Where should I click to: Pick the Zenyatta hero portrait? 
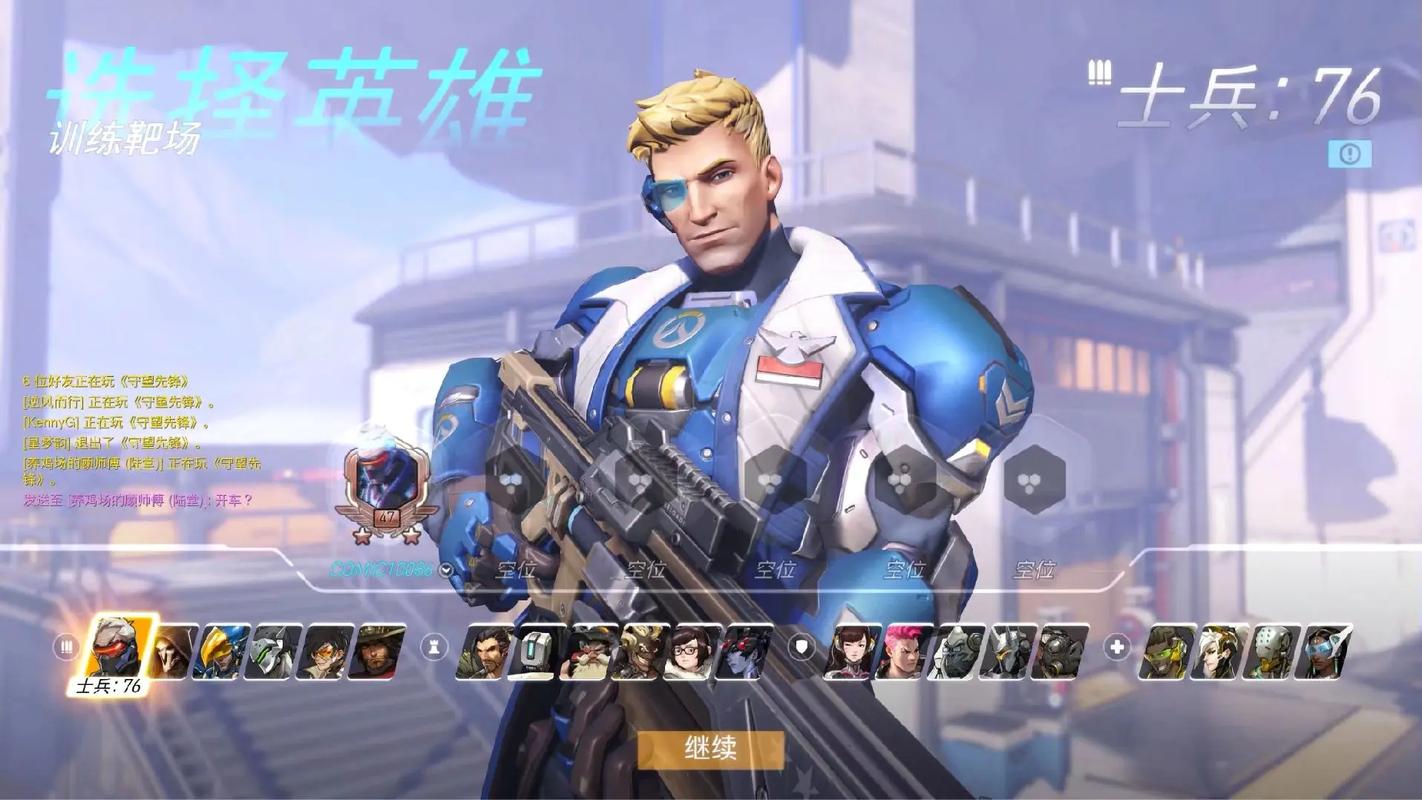coord(1273,652)
